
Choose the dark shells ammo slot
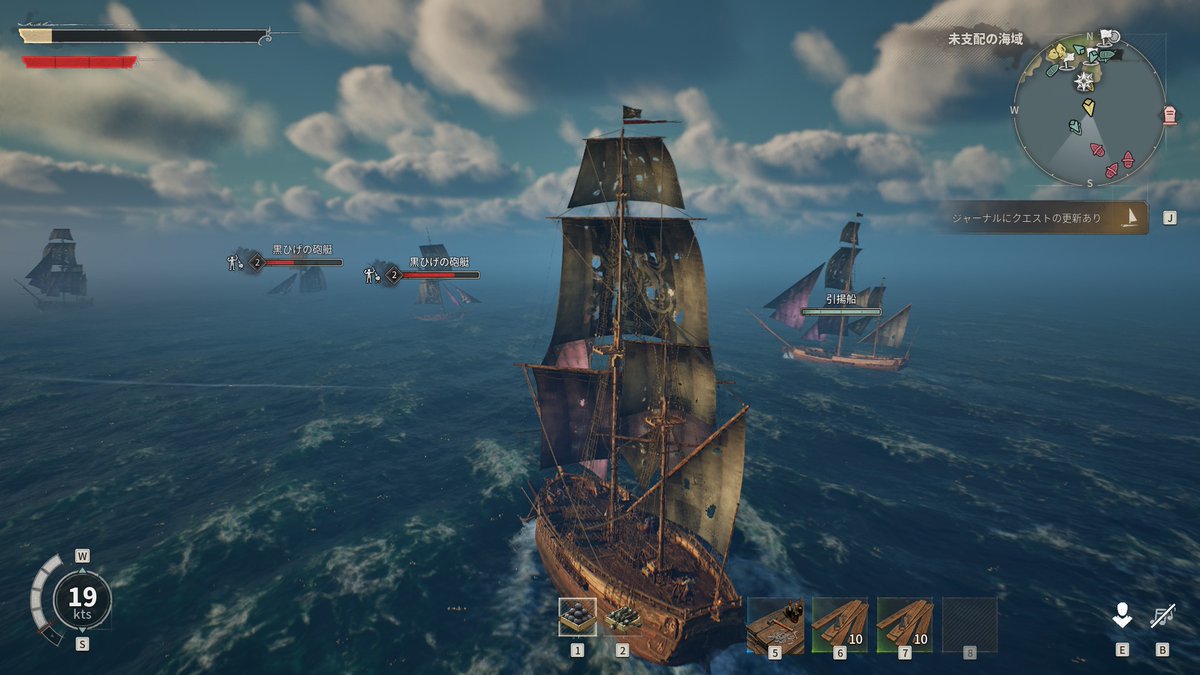click(622, 617)
